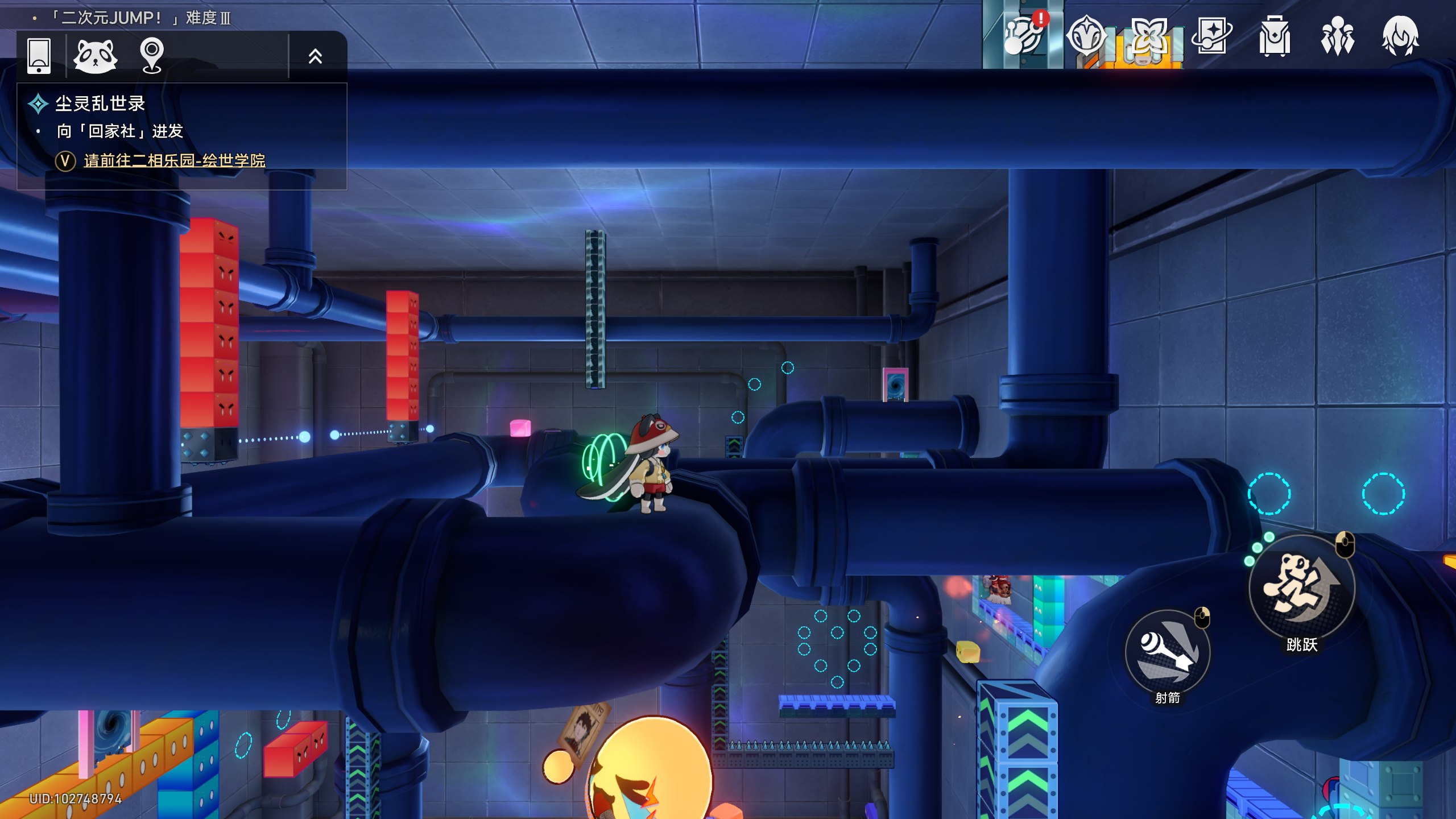Click the raccoon face icon
Viewport: 1456px width, 819px height.
96,56
